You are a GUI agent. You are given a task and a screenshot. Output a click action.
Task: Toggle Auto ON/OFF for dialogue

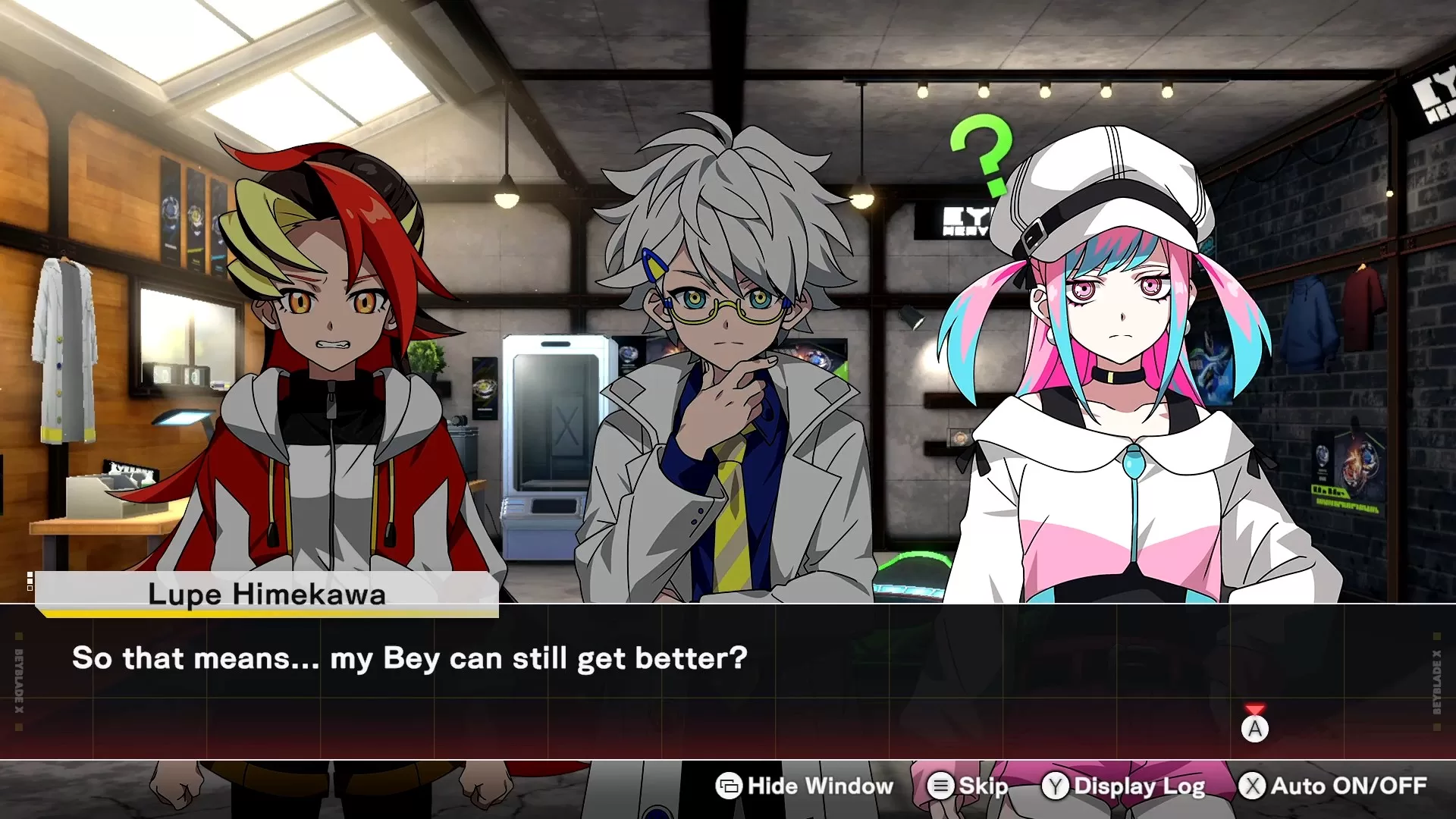1333,786
